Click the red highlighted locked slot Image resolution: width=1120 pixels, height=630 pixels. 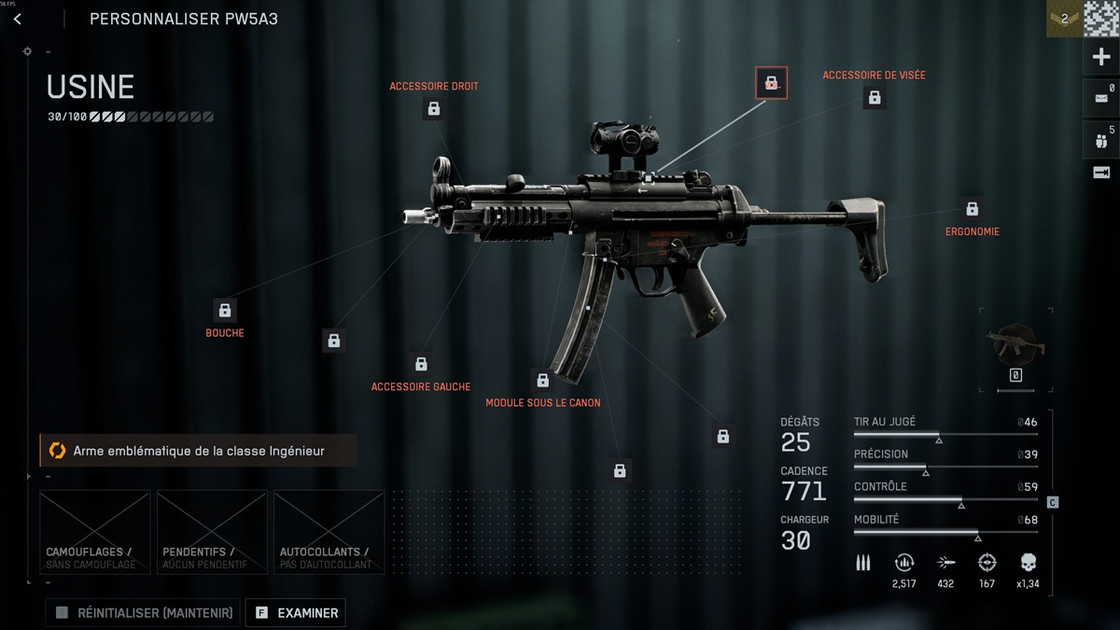point(771,83)
